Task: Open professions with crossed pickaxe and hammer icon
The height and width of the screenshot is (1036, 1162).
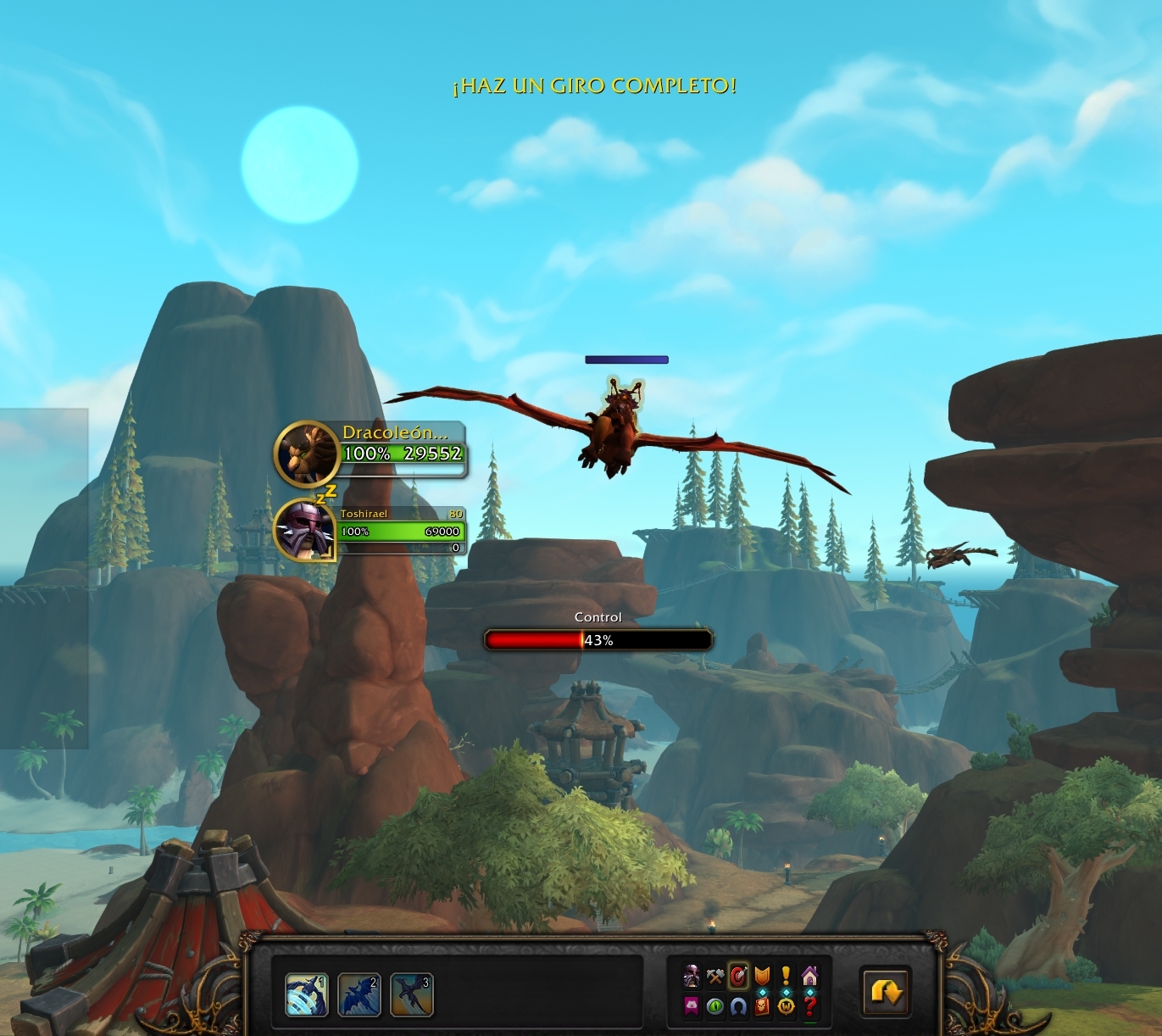Action: (x=715, y=977)
